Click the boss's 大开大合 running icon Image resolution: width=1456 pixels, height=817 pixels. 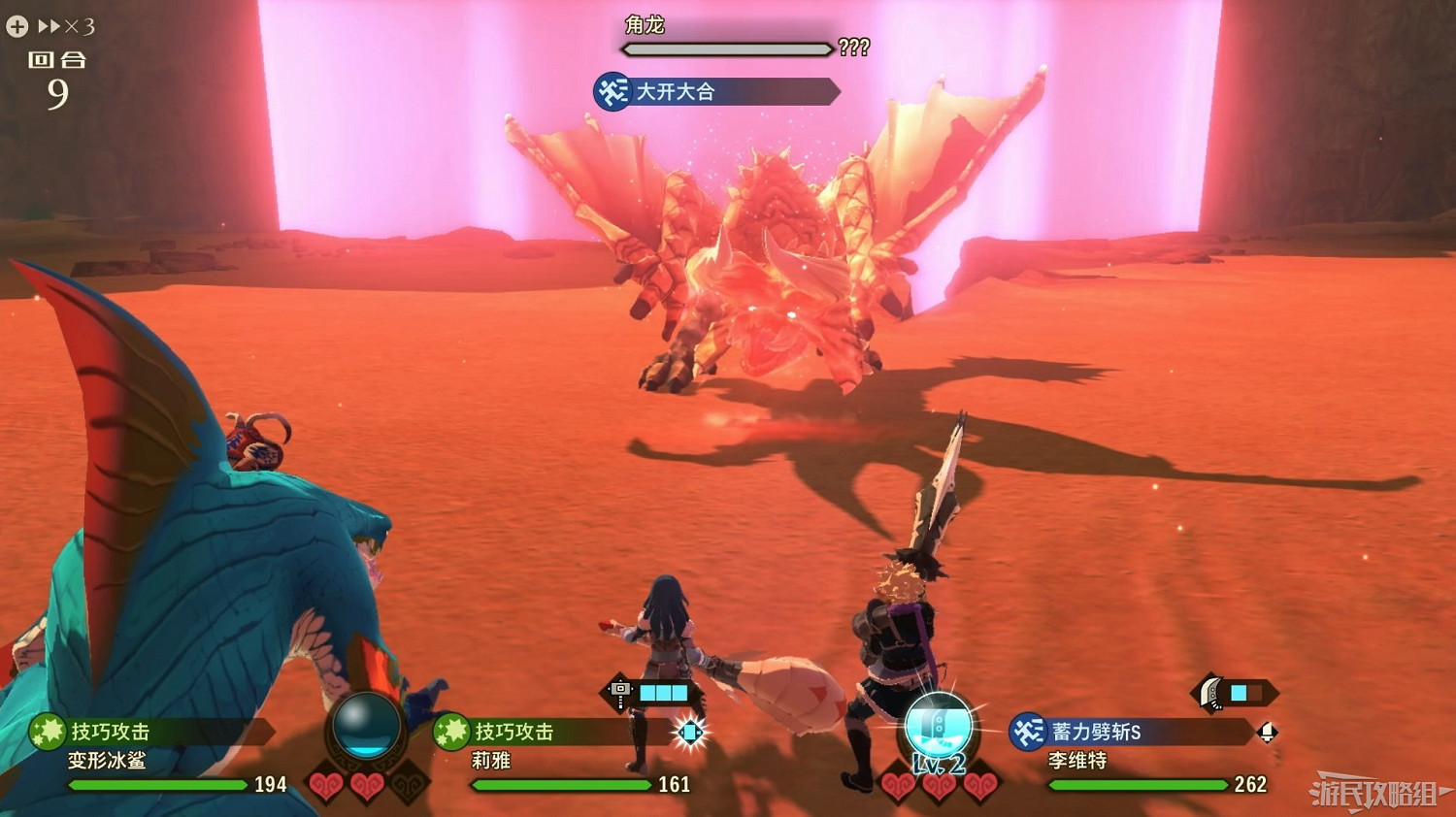(612, 93)
